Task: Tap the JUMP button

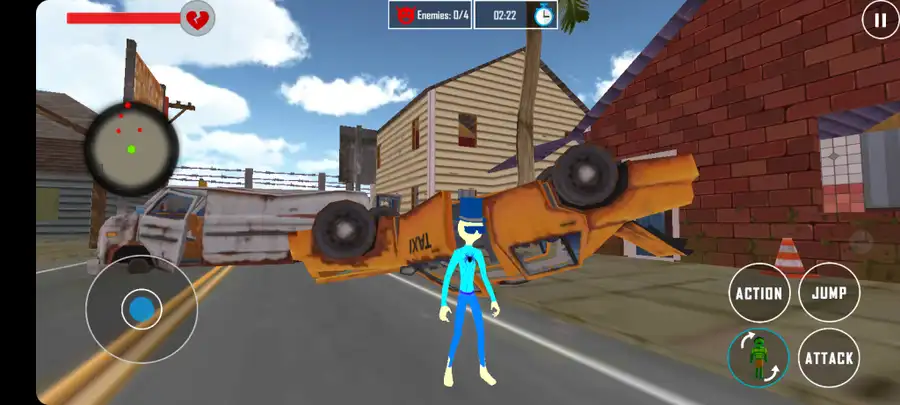Action: coord(829,293)
